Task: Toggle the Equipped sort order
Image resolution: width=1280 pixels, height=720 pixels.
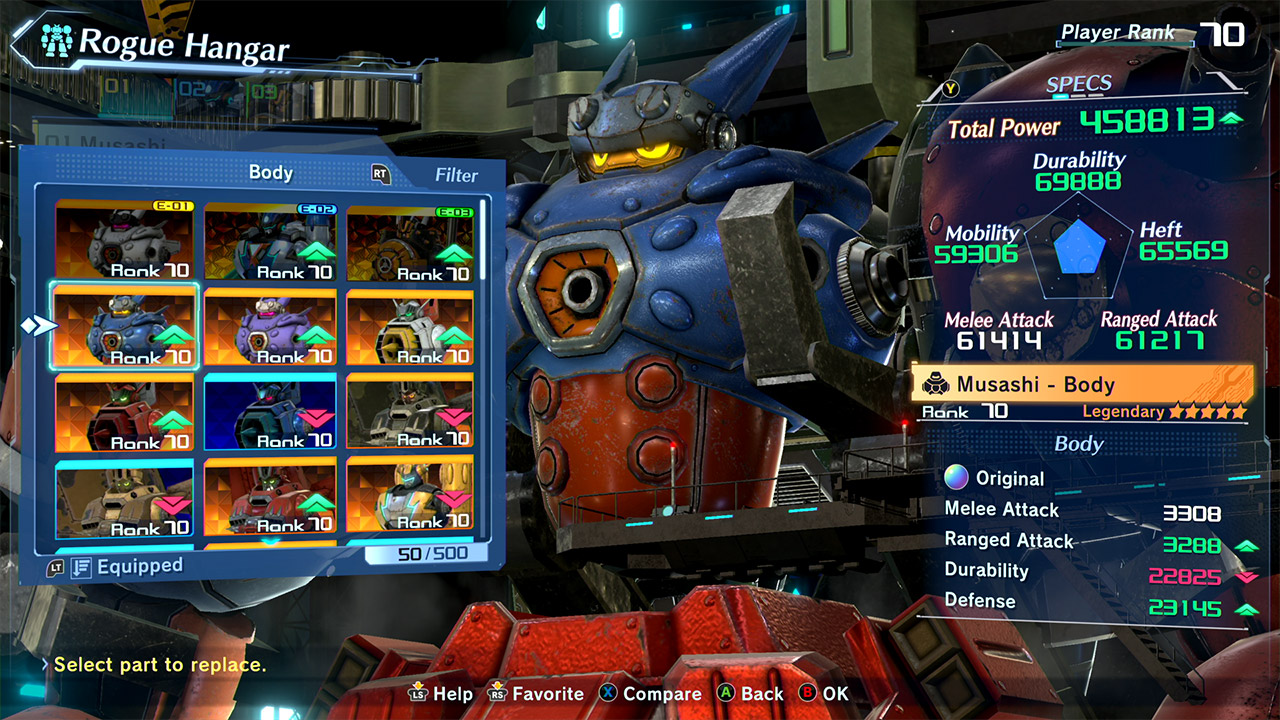Action: click(x=80, y=566)
